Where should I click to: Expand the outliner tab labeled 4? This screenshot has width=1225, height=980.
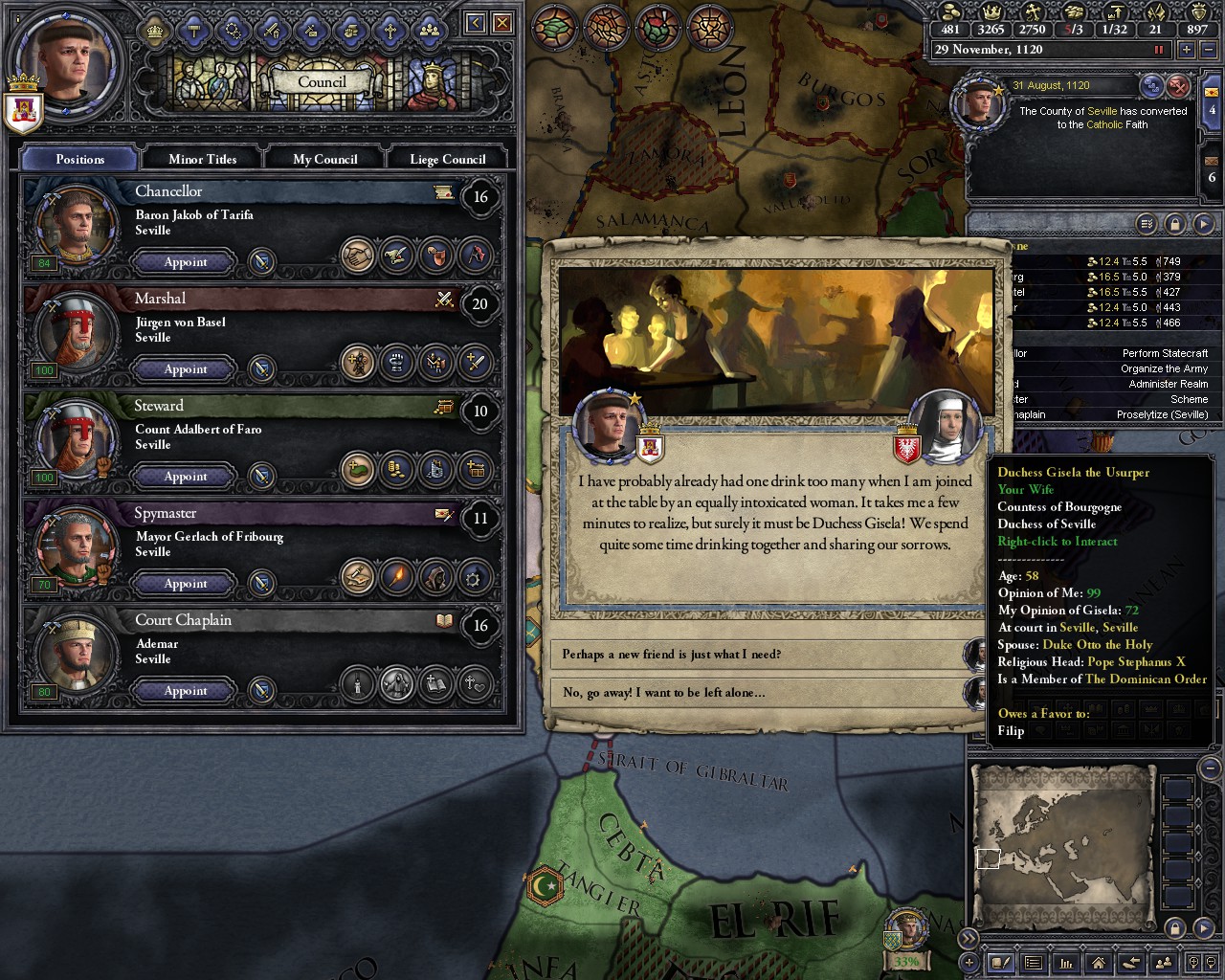pos(1212,109)
